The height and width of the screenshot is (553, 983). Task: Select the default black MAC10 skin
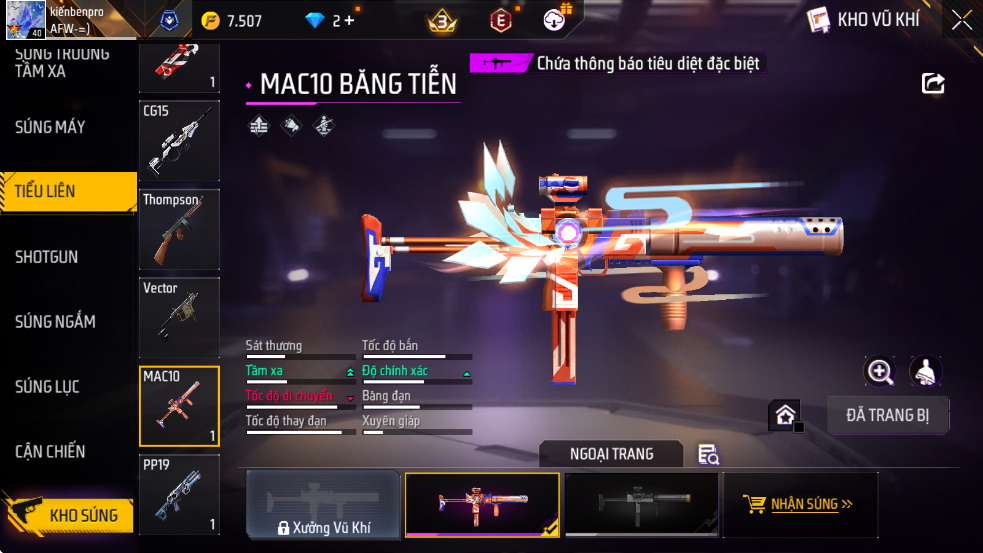[x=641, y=505]
